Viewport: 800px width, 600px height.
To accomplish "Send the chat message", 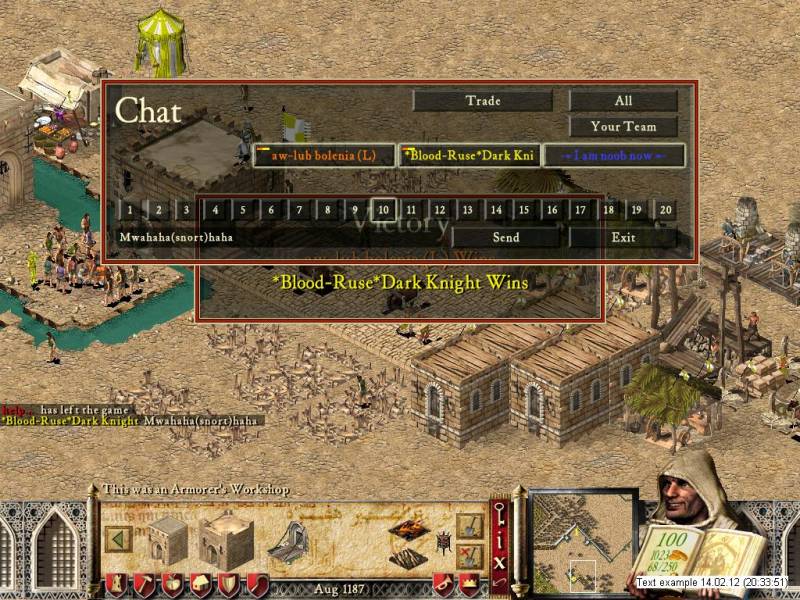I will 506,238.
